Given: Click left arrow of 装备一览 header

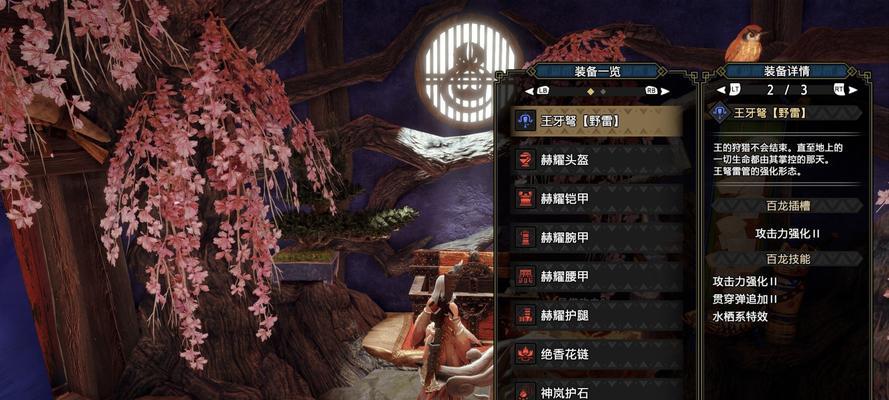Looking at the screenshot, I should coord(530,90).
